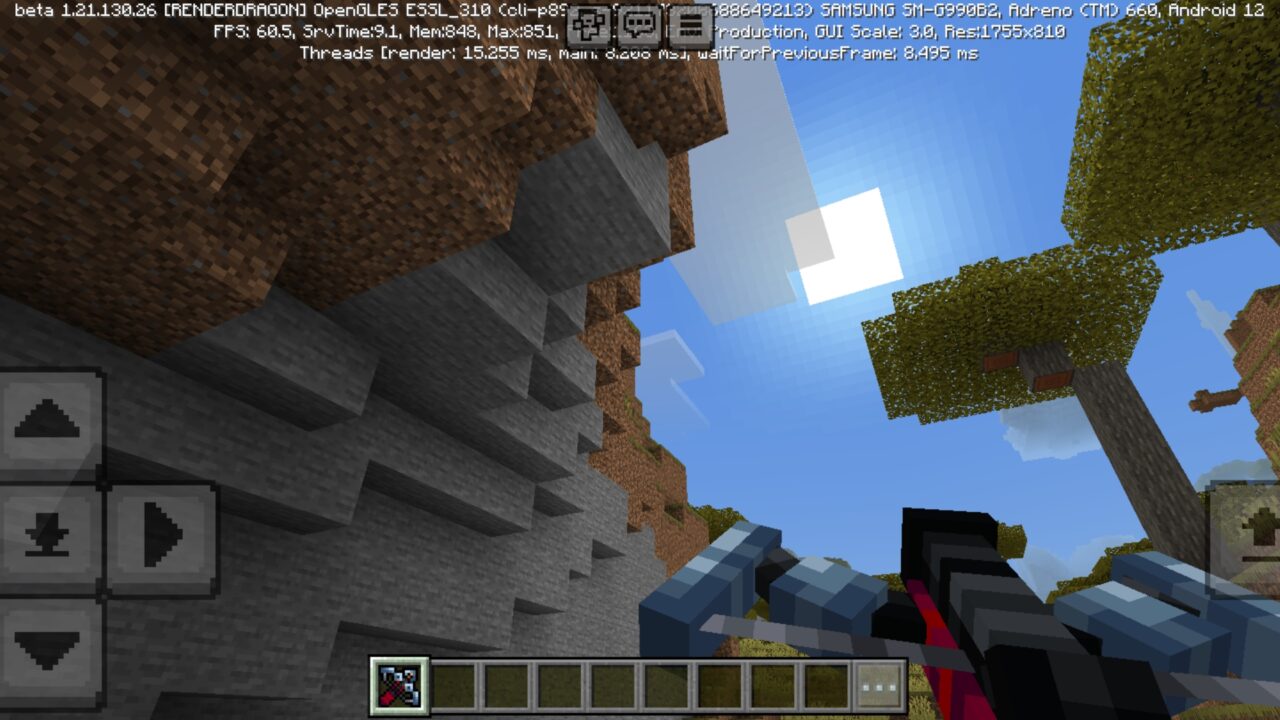Tap empty hotbar slot three
The width and height of the screenshot is (1280, 720).
[506, 684]
